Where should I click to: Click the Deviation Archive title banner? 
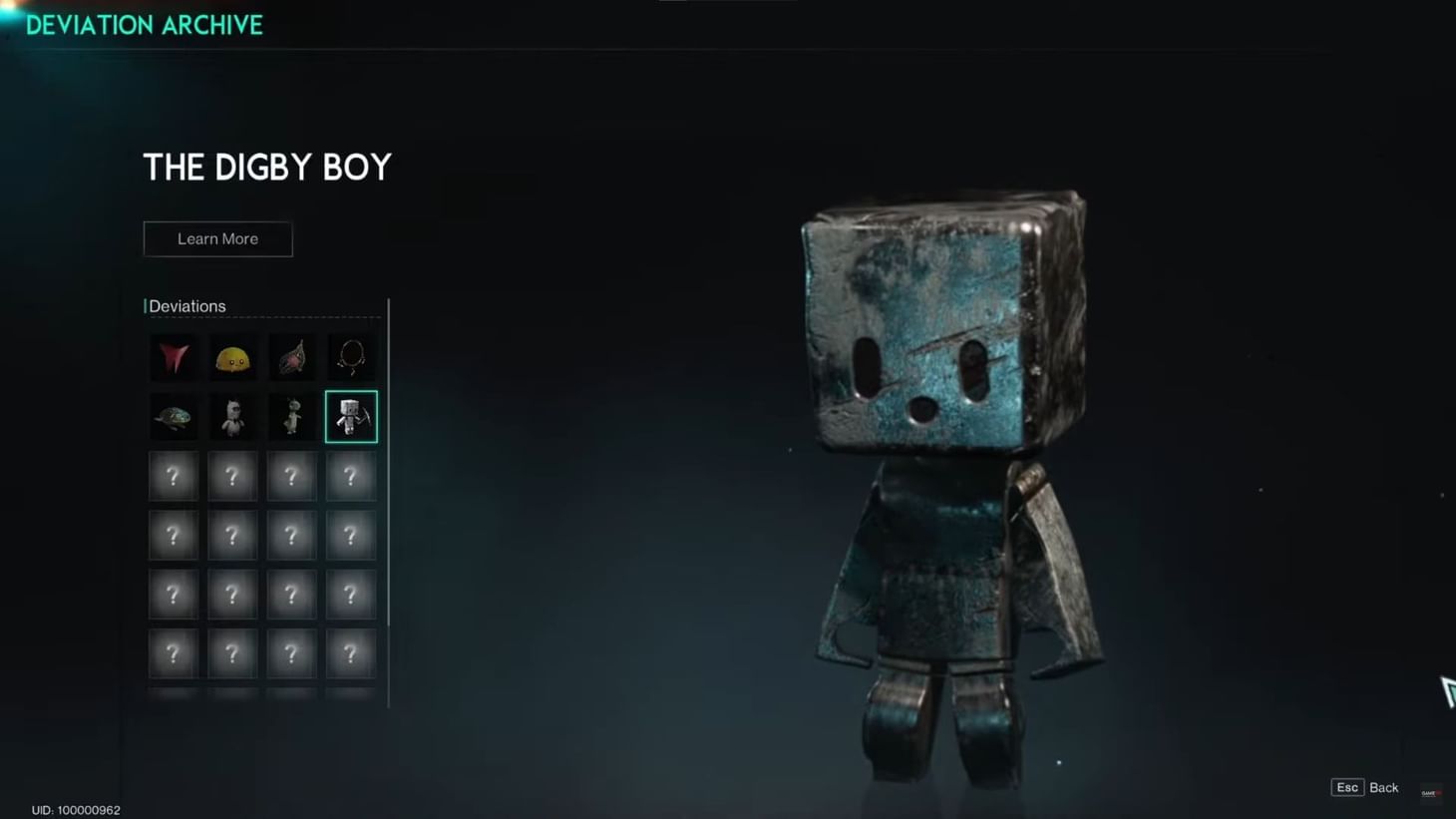(145, 25)
